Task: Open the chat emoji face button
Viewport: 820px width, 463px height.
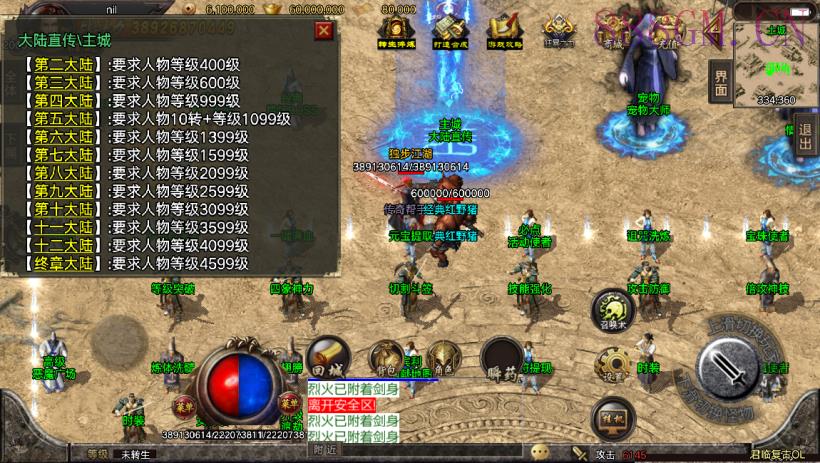Action: click(x=541, y=452)
